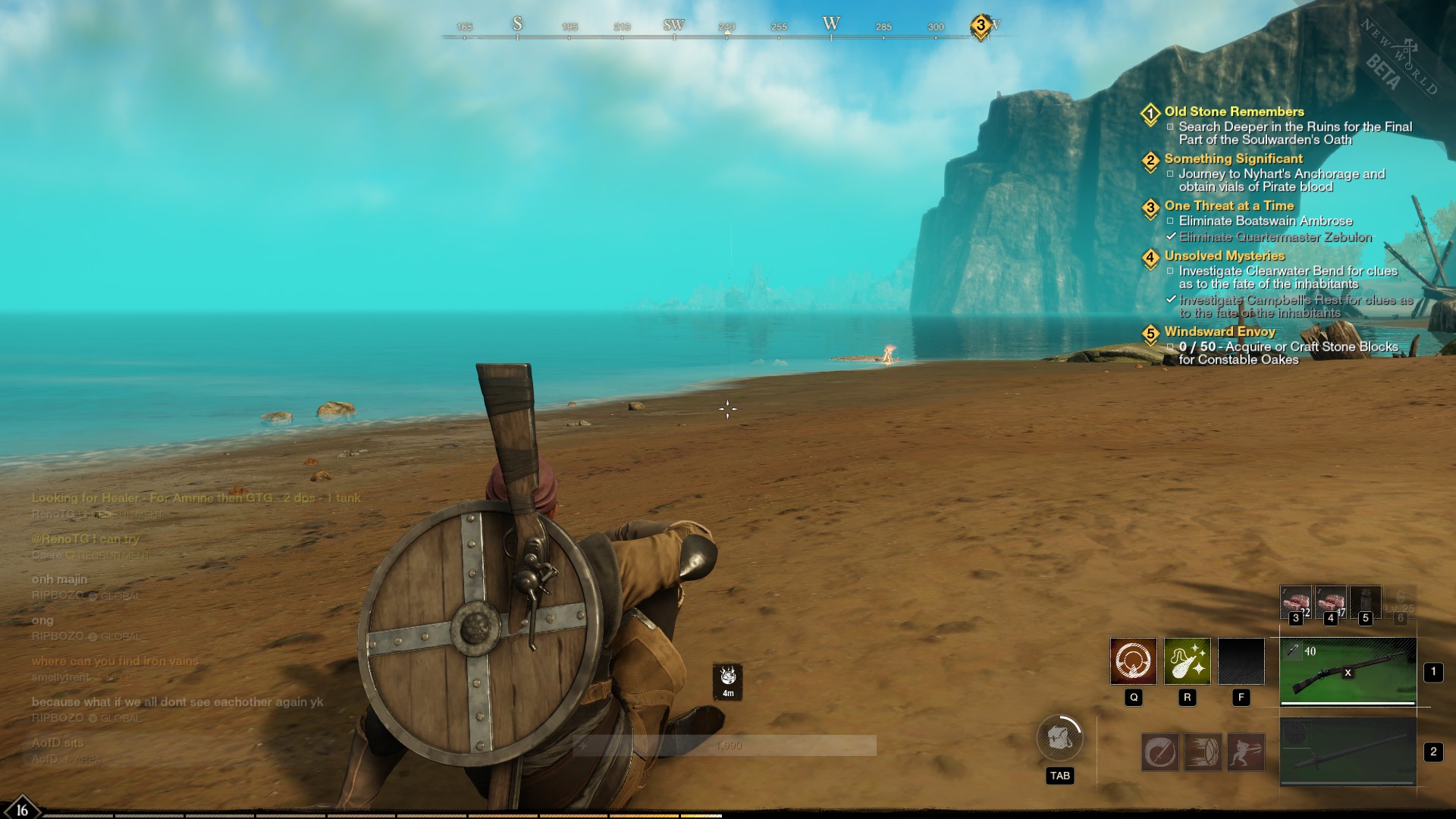This screenshot has height=819, width=1456.
Task: Activate the green powder flask ability
Action: 1187,661
